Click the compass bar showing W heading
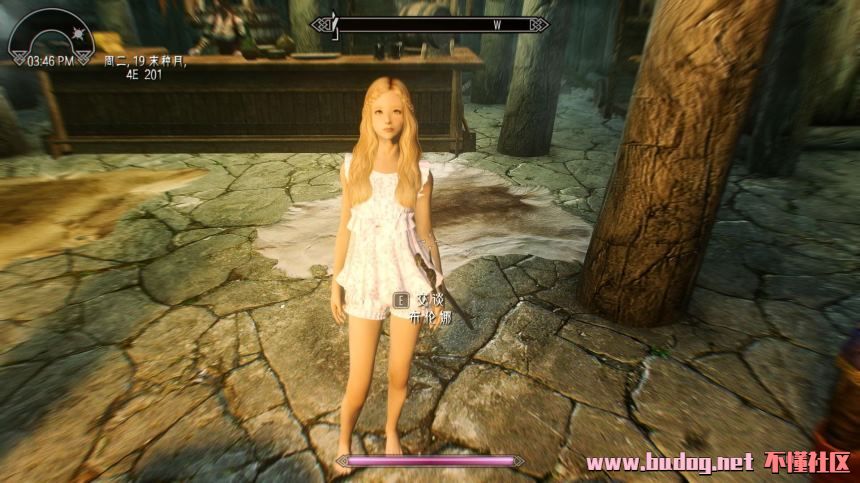This screenshot has height=483, width=860. pos(430,24)
